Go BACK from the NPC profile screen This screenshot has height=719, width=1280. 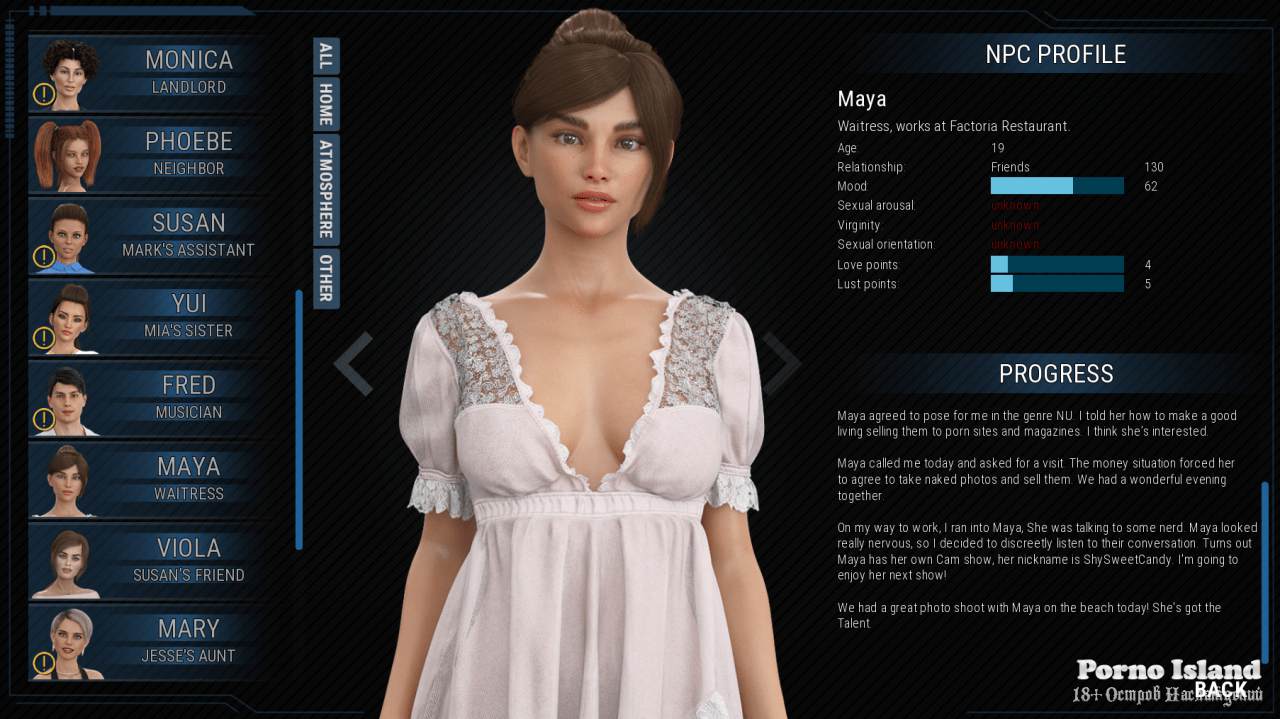click(1221, 688)
